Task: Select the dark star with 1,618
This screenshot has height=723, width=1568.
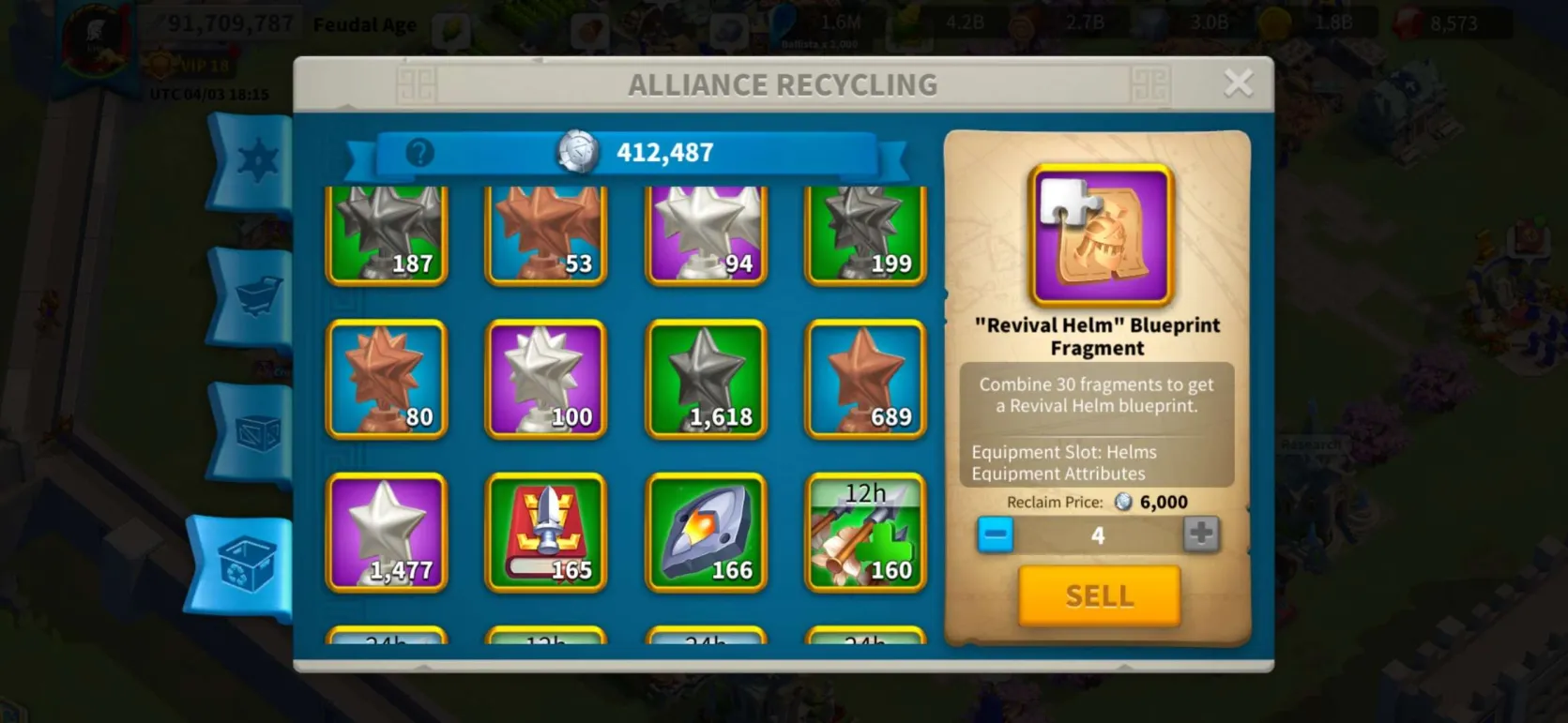Action: [x=706, y=380]
